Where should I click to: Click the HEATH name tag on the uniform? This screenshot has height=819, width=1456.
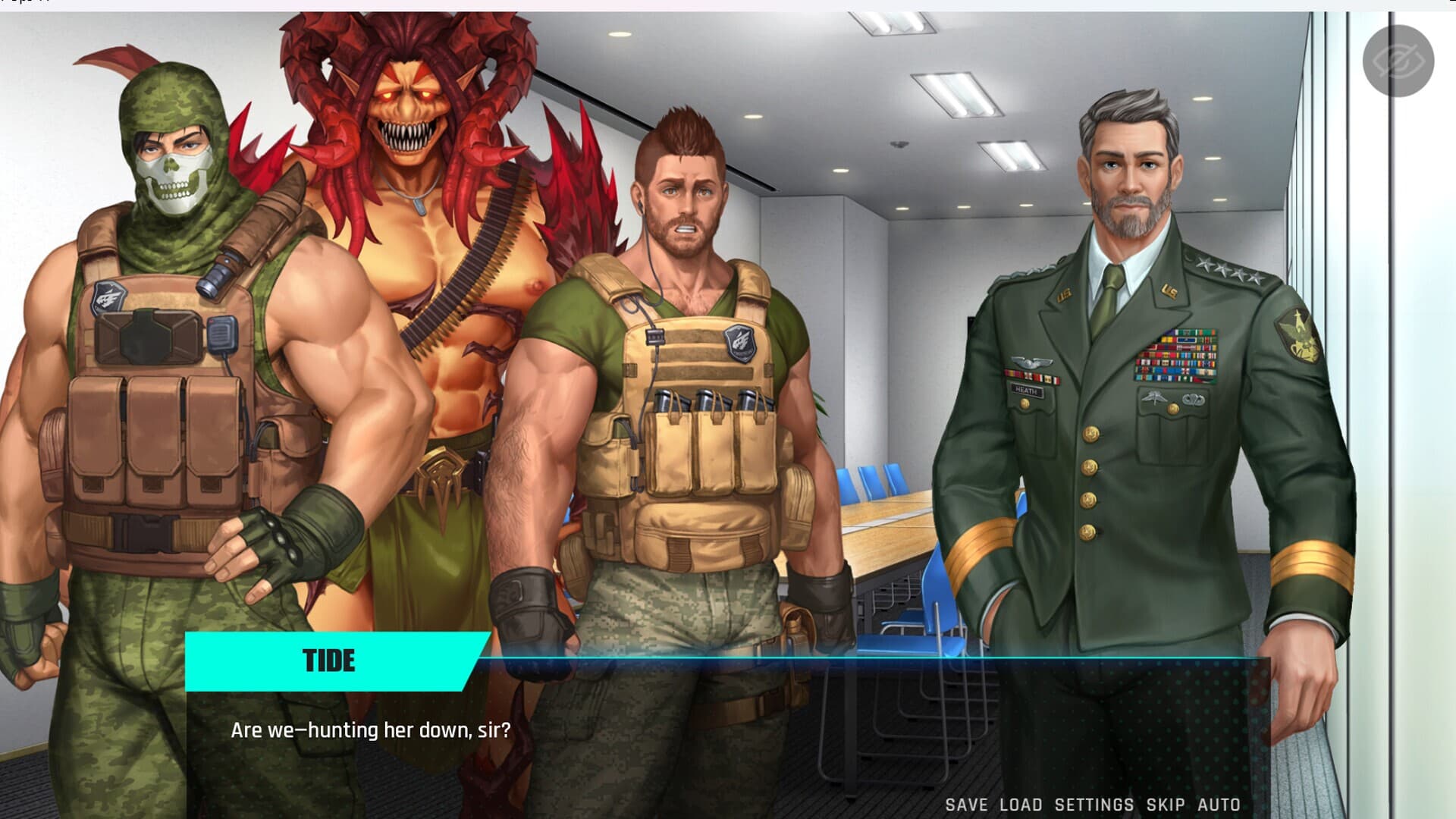[x=1029, y=390]
